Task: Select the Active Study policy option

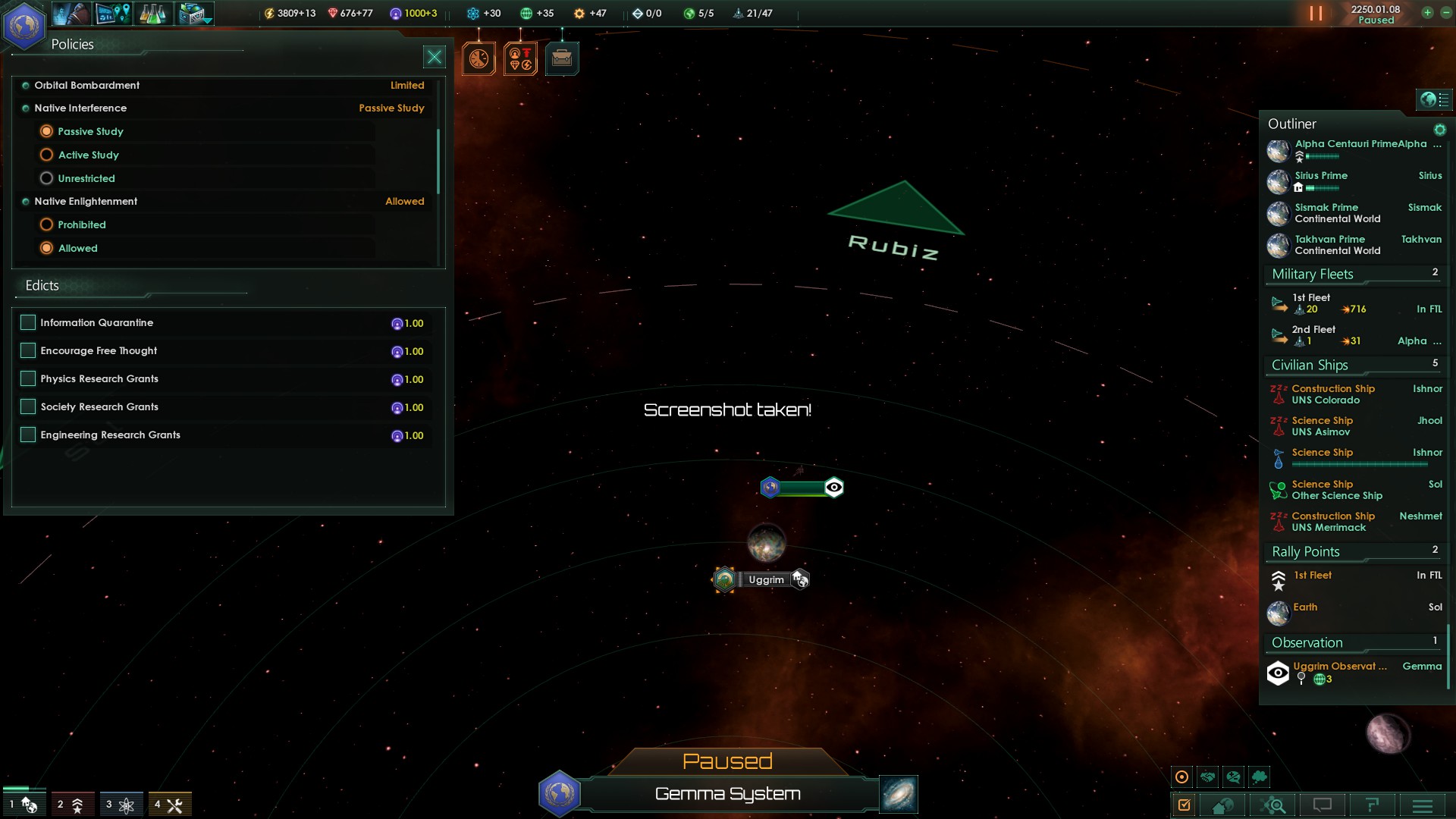Action: point(46,155)
